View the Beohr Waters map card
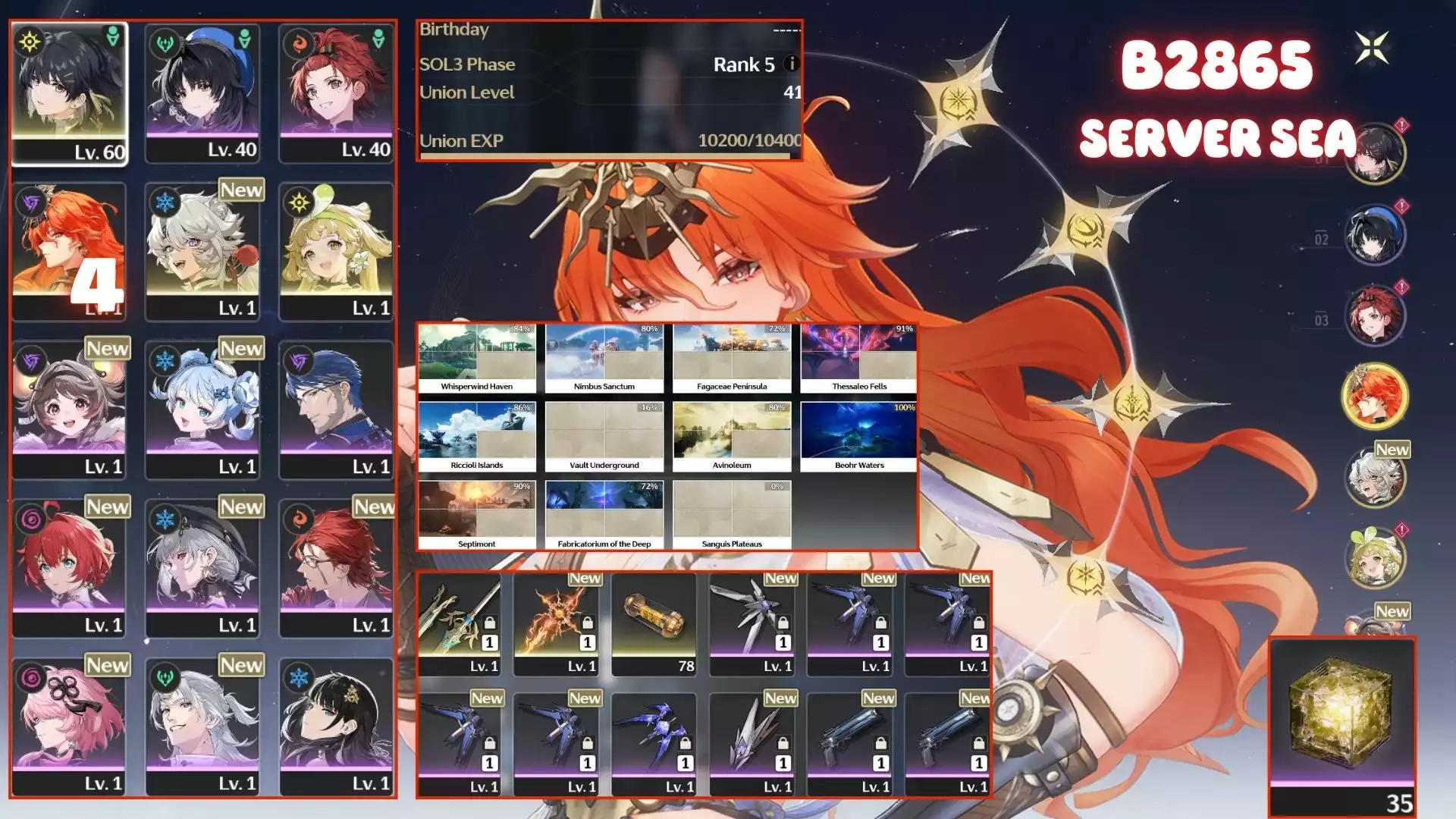The image size is (1456, 819). click(x=858, y=438)
